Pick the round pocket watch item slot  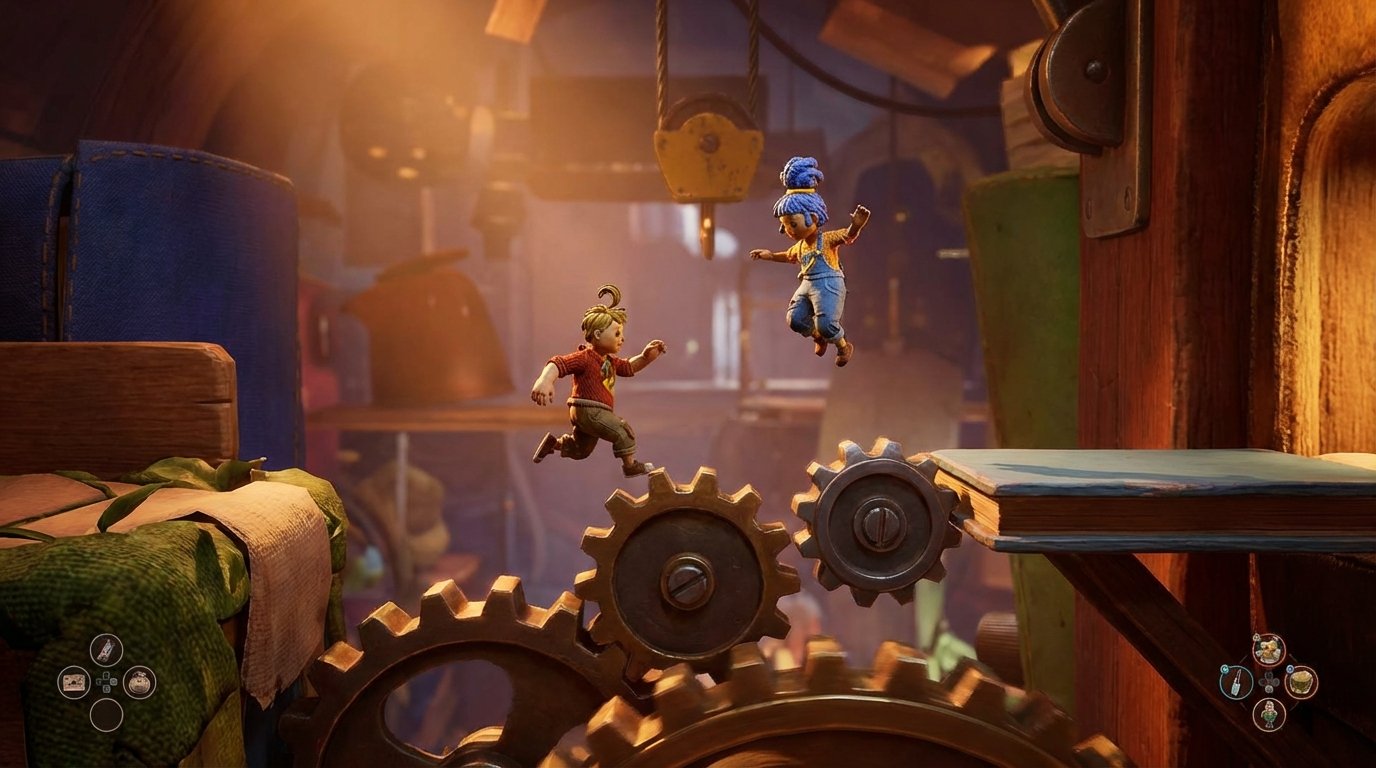(139, 682)
